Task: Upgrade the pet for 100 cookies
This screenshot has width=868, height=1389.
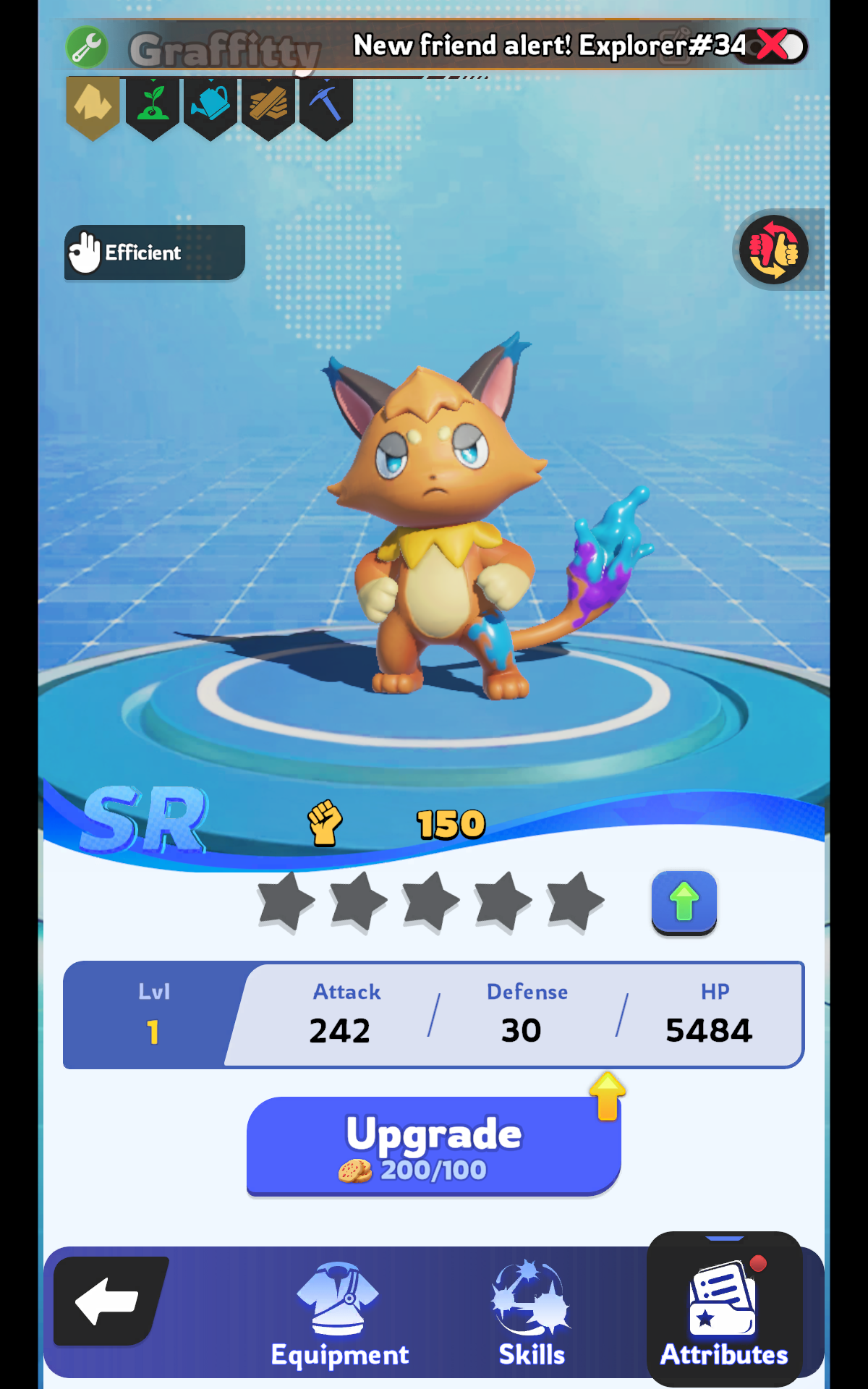Action: click(x=433, y=1146)
